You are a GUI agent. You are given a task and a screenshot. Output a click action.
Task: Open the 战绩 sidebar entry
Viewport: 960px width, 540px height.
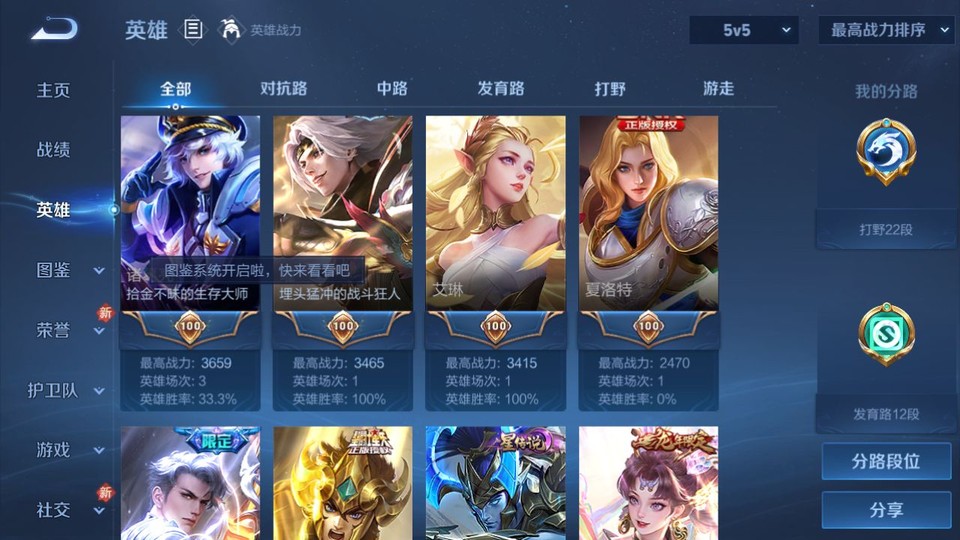54,150
